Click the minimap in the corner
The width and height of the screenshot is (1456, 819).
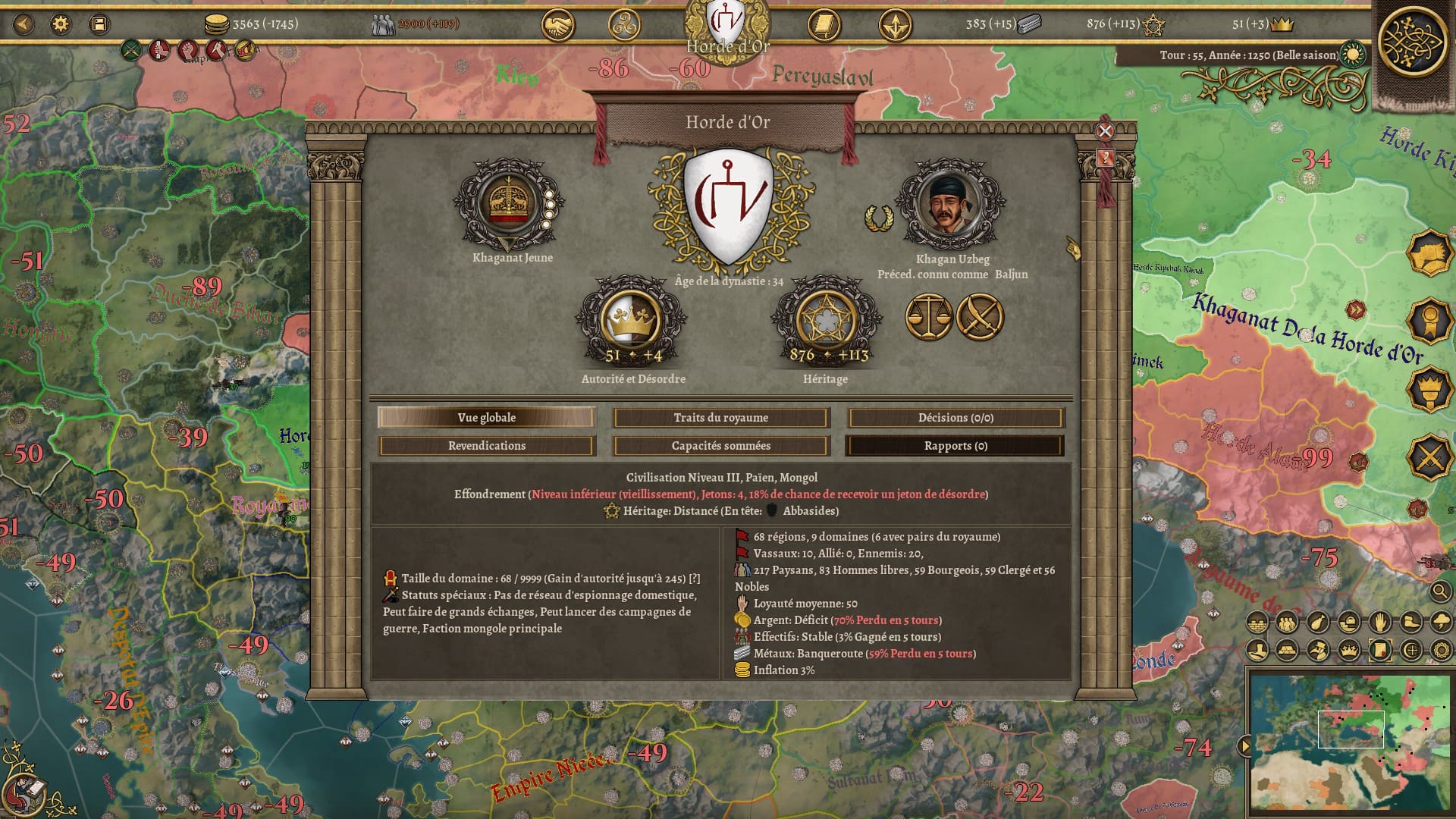(1350, 743)
